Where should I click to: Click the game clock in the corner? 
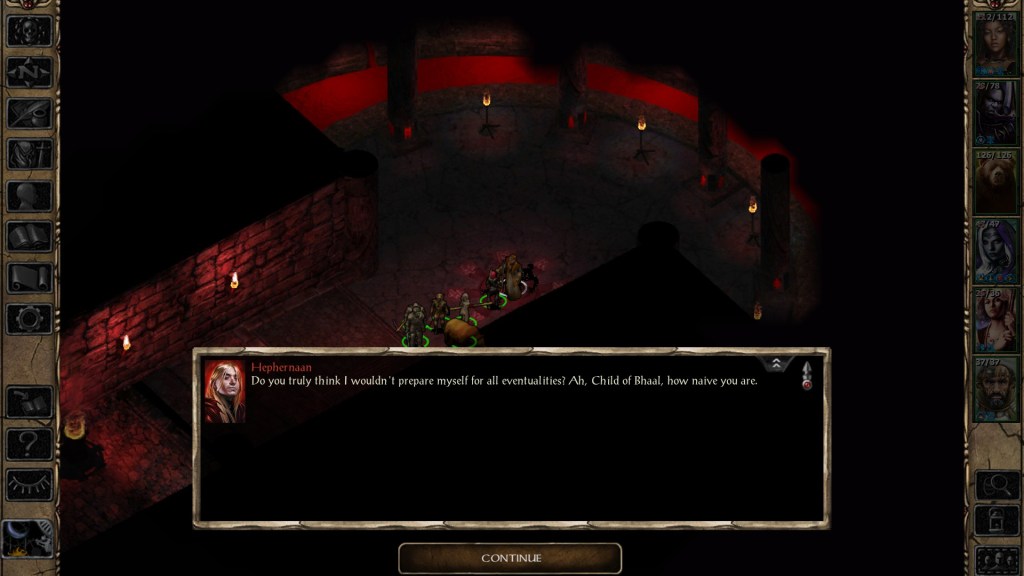pyautogui.click(x=26, y=541)
